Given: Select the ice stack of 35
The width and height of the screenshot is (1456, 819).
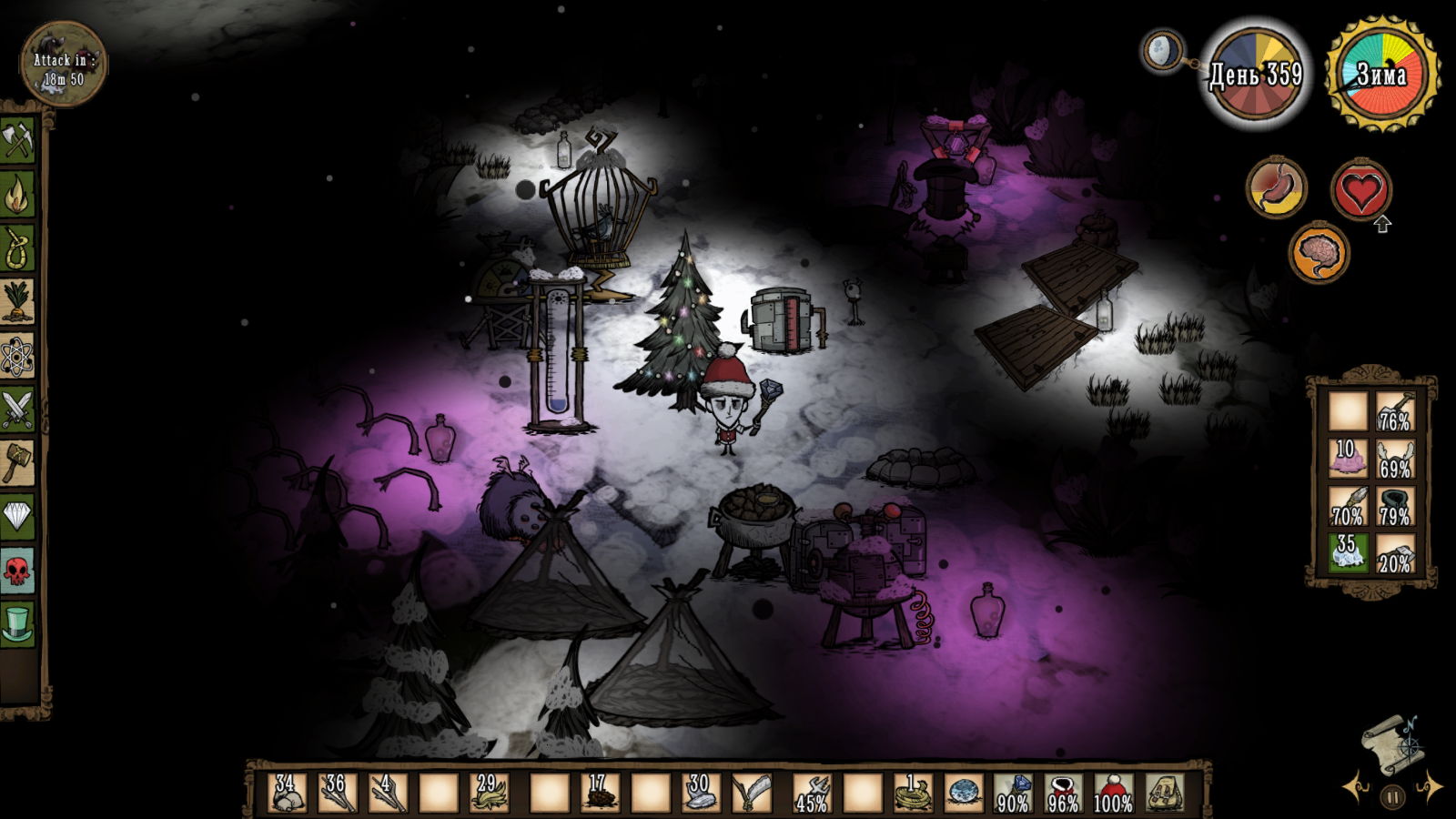Looking at the screenshot, I should coord(1347,552).
